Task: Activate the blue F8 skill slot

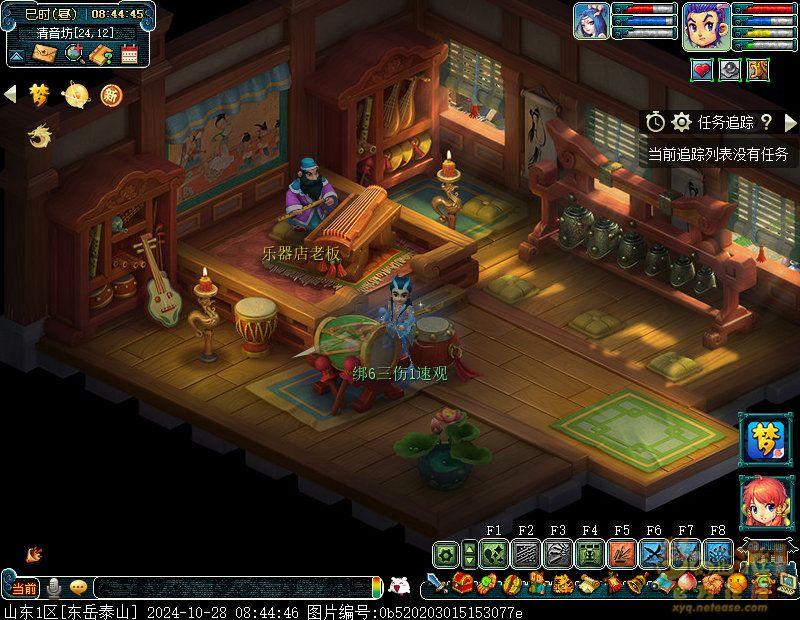Action: click(717, 553)
